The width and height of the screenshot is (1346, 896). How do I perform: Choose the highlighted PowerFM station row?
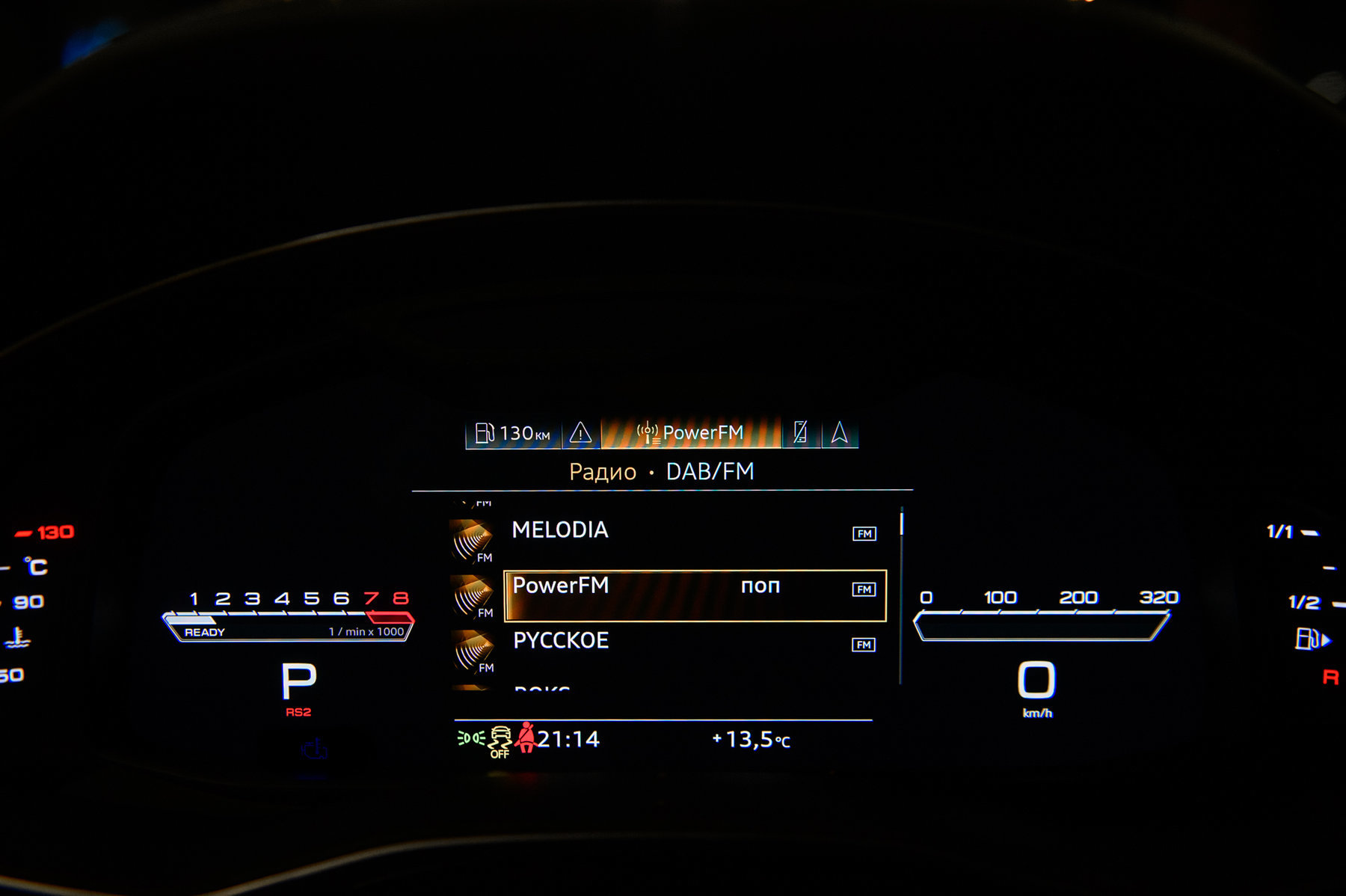[694, 595]
